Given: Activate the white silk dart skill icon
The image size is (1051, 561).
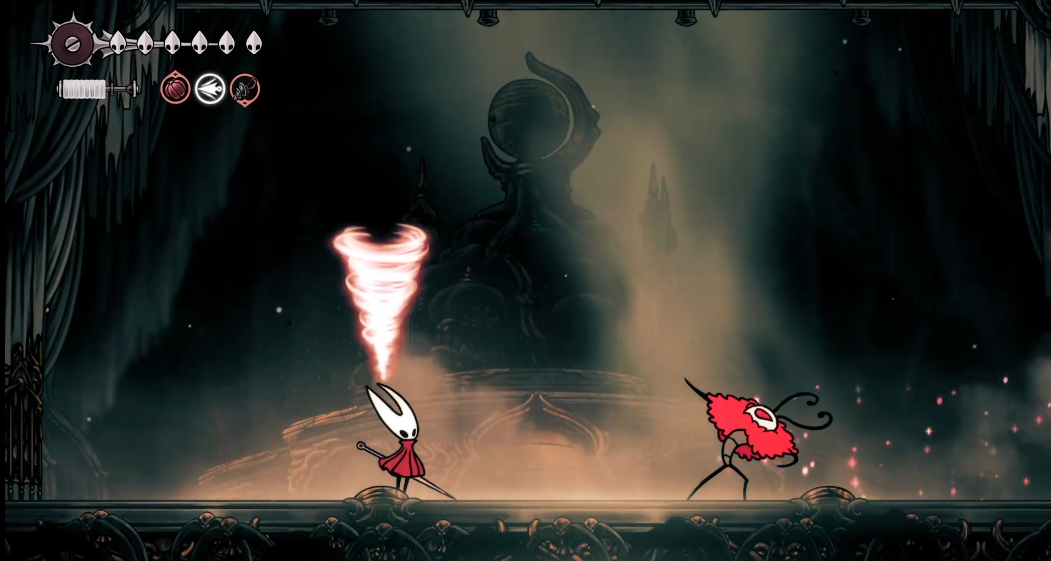Looking at the screenshot, I should (x=210, y=89).
